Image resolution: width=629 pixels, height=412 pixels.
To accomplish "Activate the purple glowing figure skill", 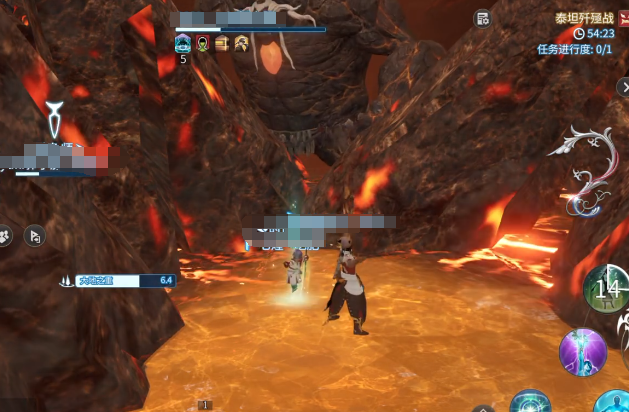I will coord(582,352).
